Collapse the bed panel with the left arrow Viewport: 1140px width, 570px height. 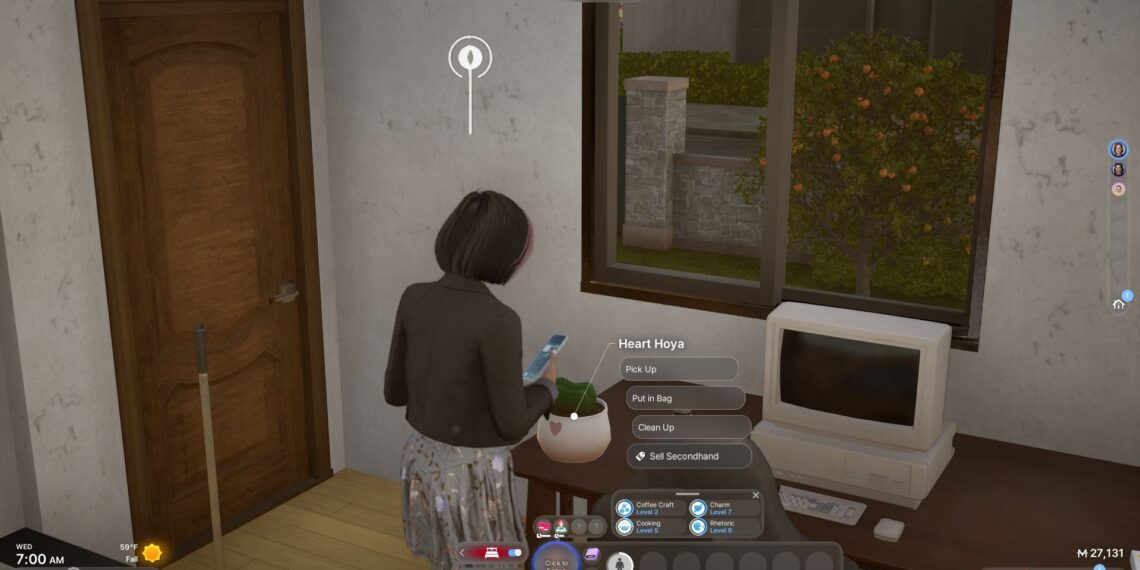click(x=462, y=552)
